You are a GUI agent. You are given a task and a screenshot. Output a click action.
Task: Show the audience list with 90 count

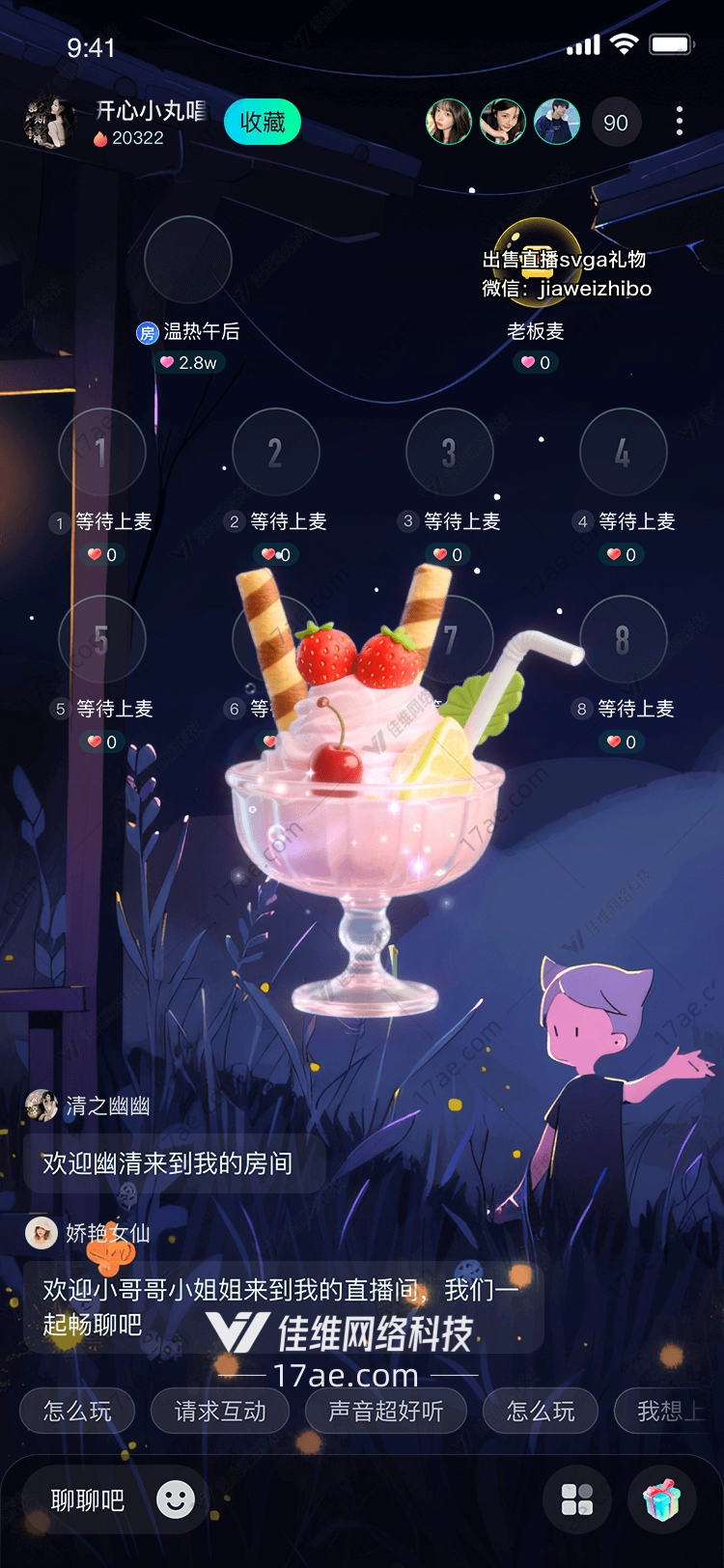pyautogui.click(x=615, y=123)
